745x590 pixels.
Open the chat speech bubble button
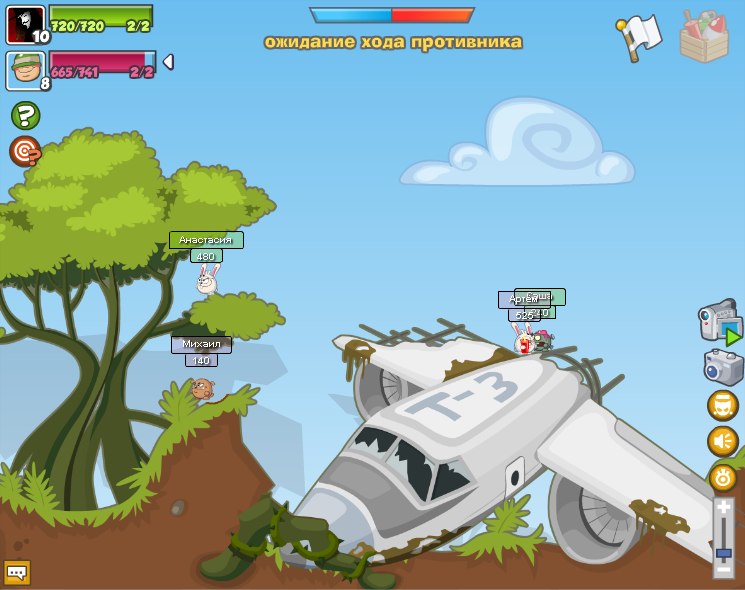click(x=17, y=572)
